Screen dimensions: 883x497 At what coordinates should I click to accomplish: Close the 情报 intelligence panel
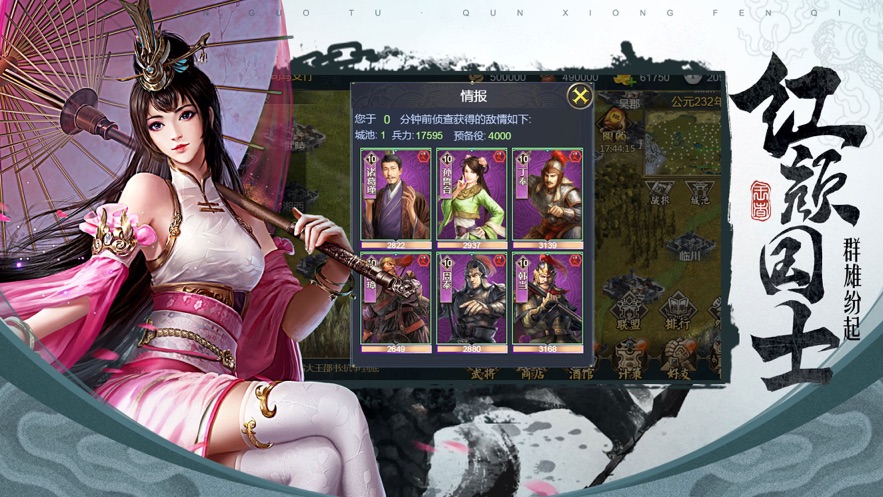tap(579, 96)
